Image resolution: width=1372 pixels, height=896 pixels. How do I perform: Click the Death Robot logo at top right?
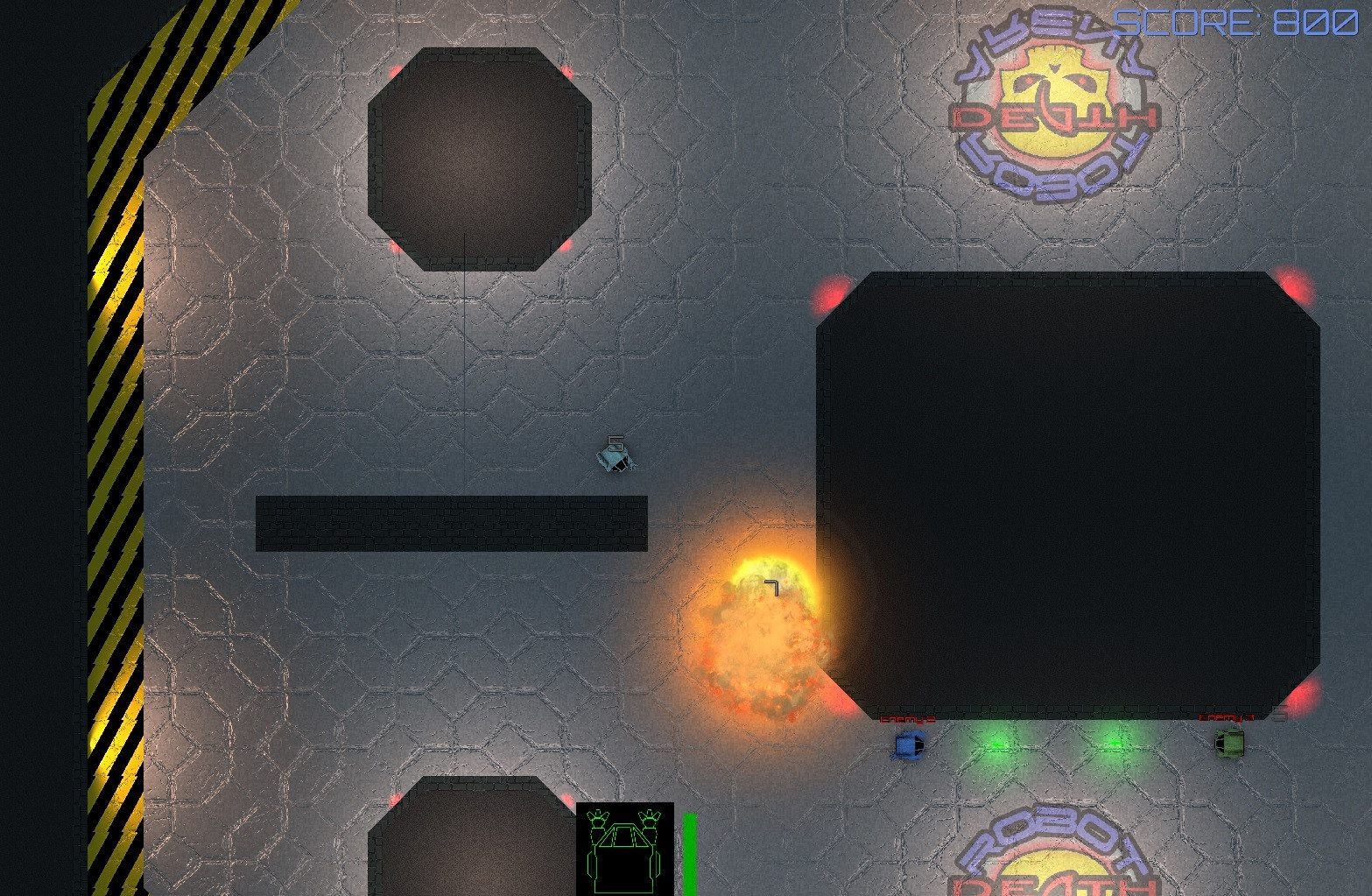tap(1053, 105)
